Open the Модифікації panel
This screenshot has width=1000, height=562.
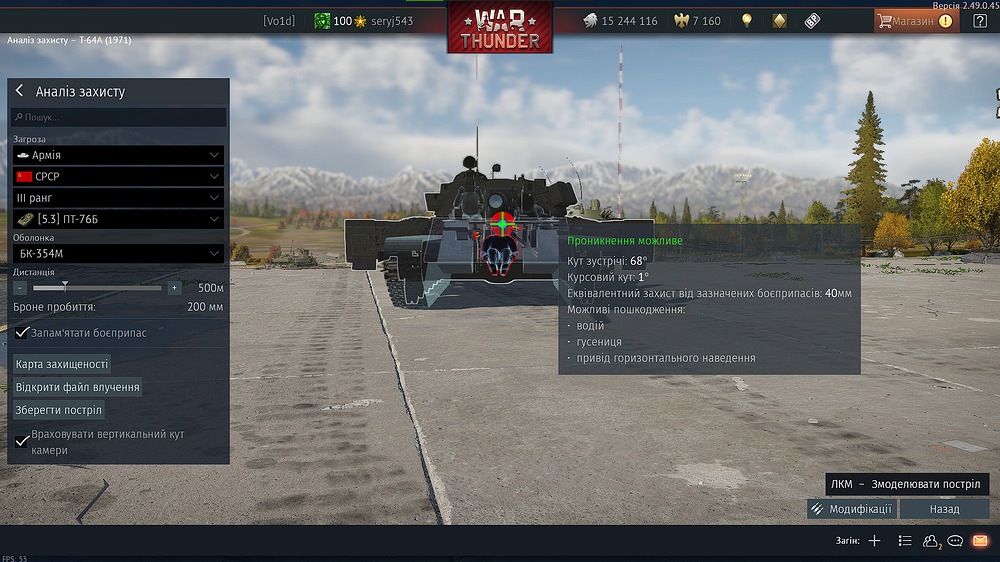click(x=852, y=509)
